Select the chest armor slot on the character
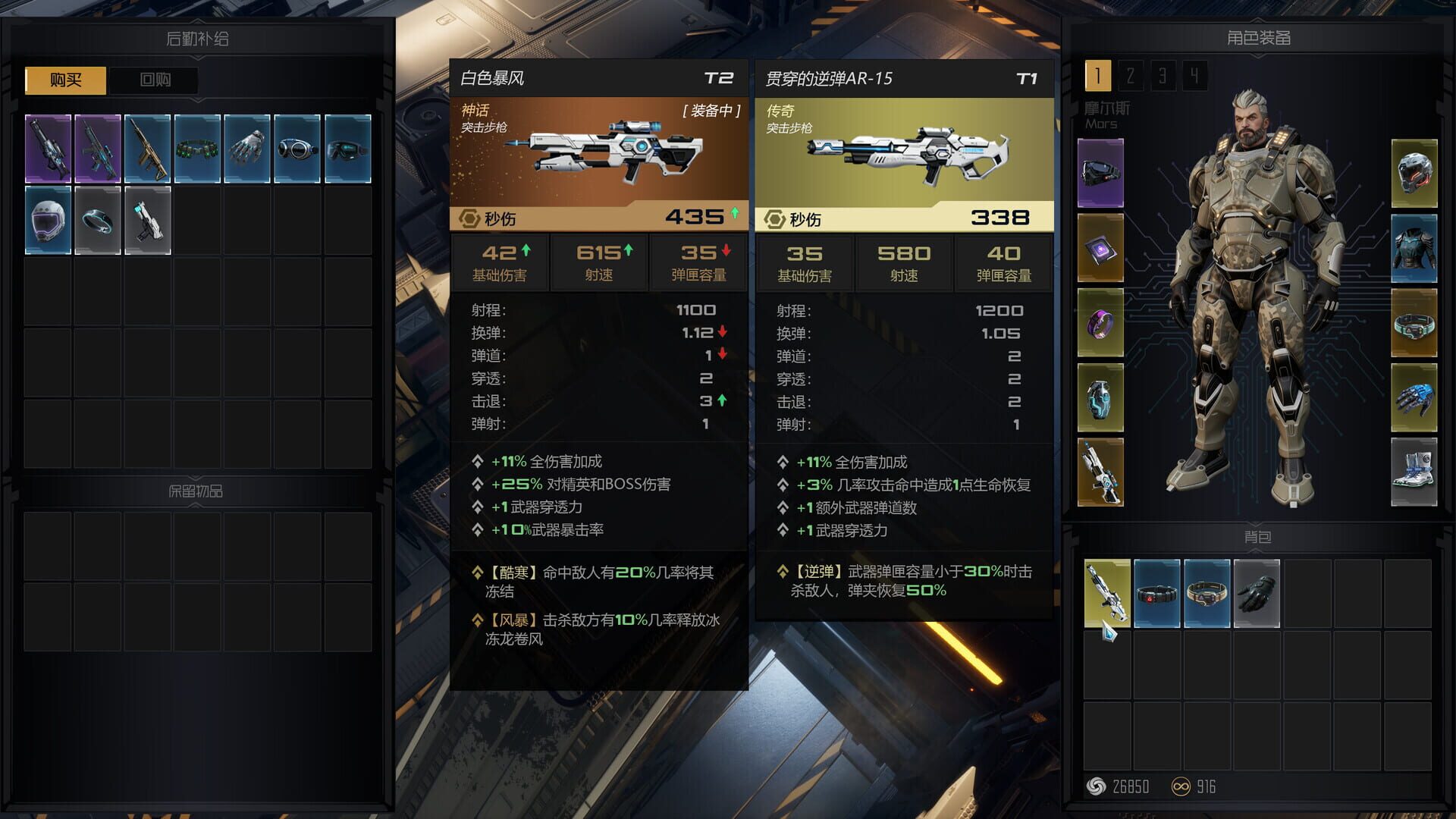Viewport: 1456px width, 819px height. coord(1414,243)
